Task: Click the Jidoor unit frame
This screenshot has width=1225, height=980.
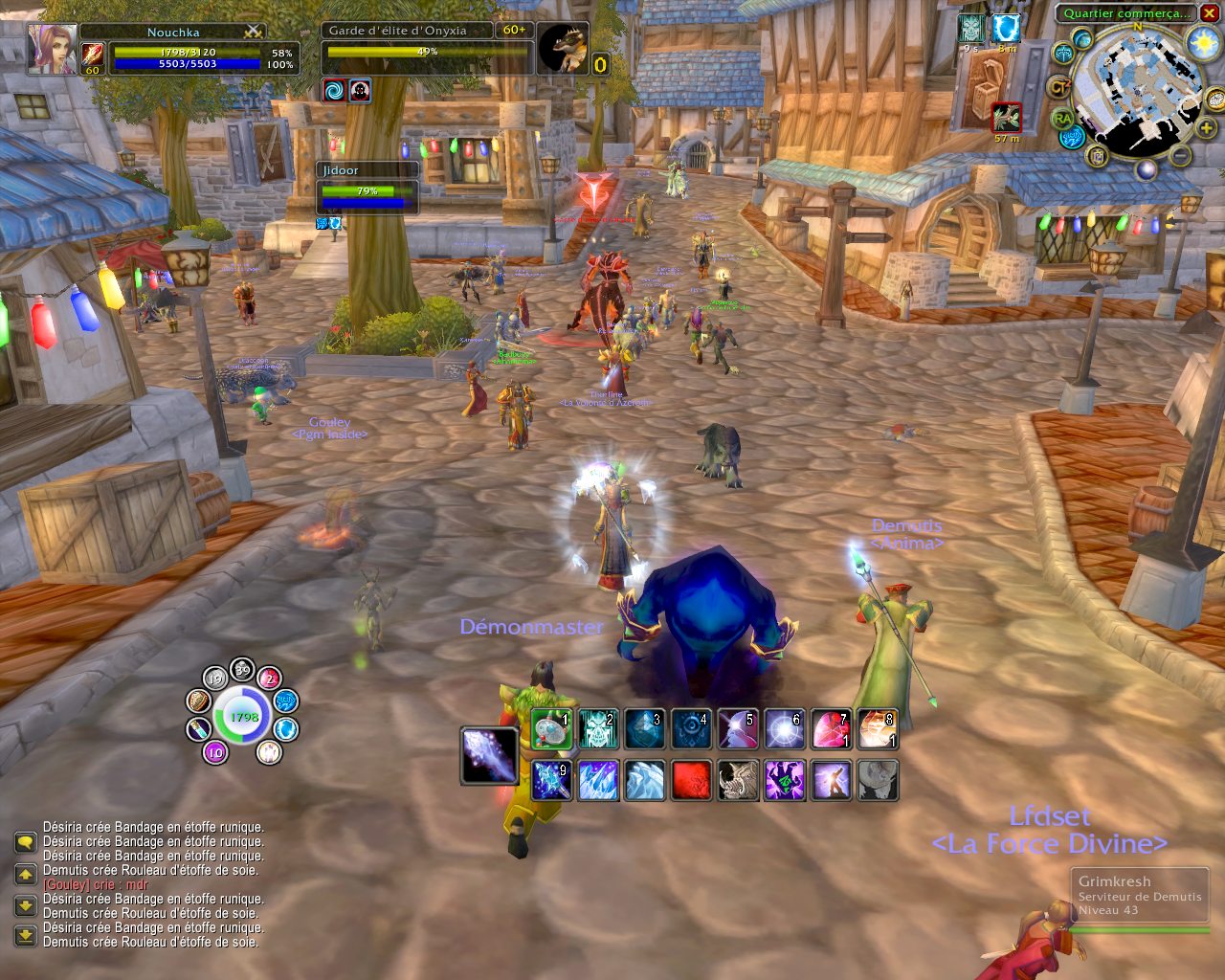Action: [x=367, y=188]
